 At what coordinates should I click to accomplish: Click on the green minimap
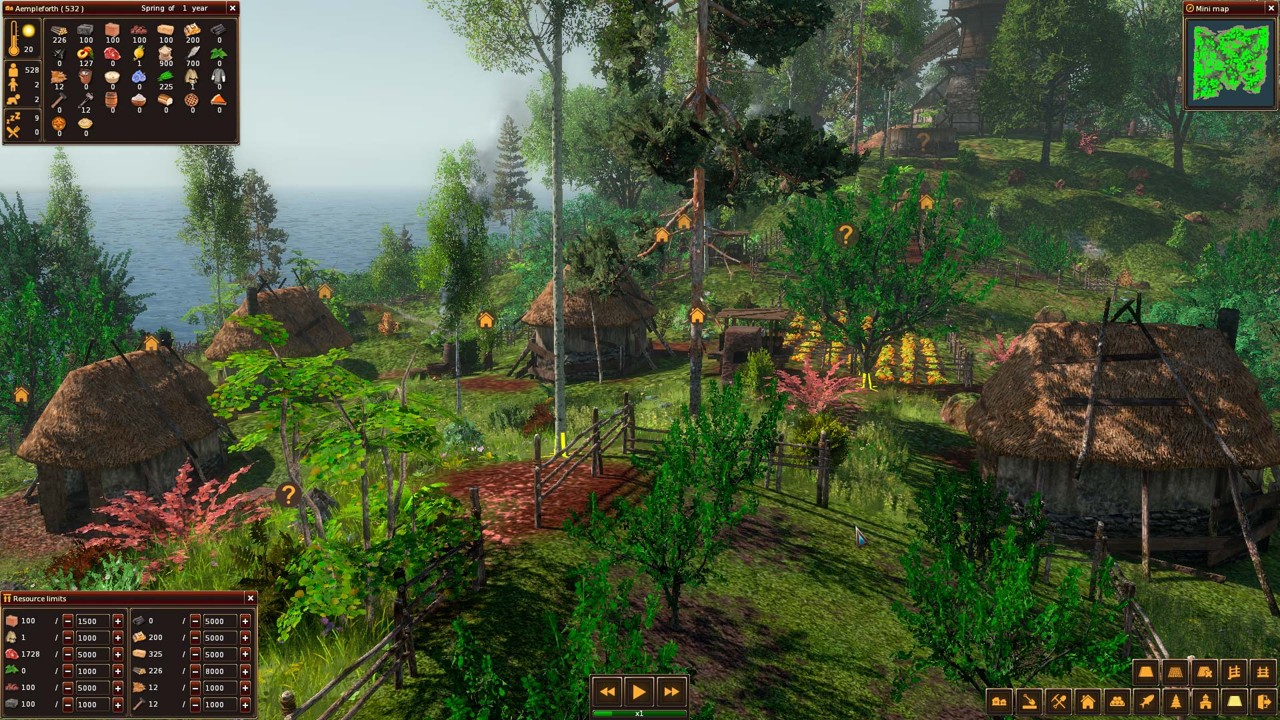pyautogui.click(x=1230, y=59)
